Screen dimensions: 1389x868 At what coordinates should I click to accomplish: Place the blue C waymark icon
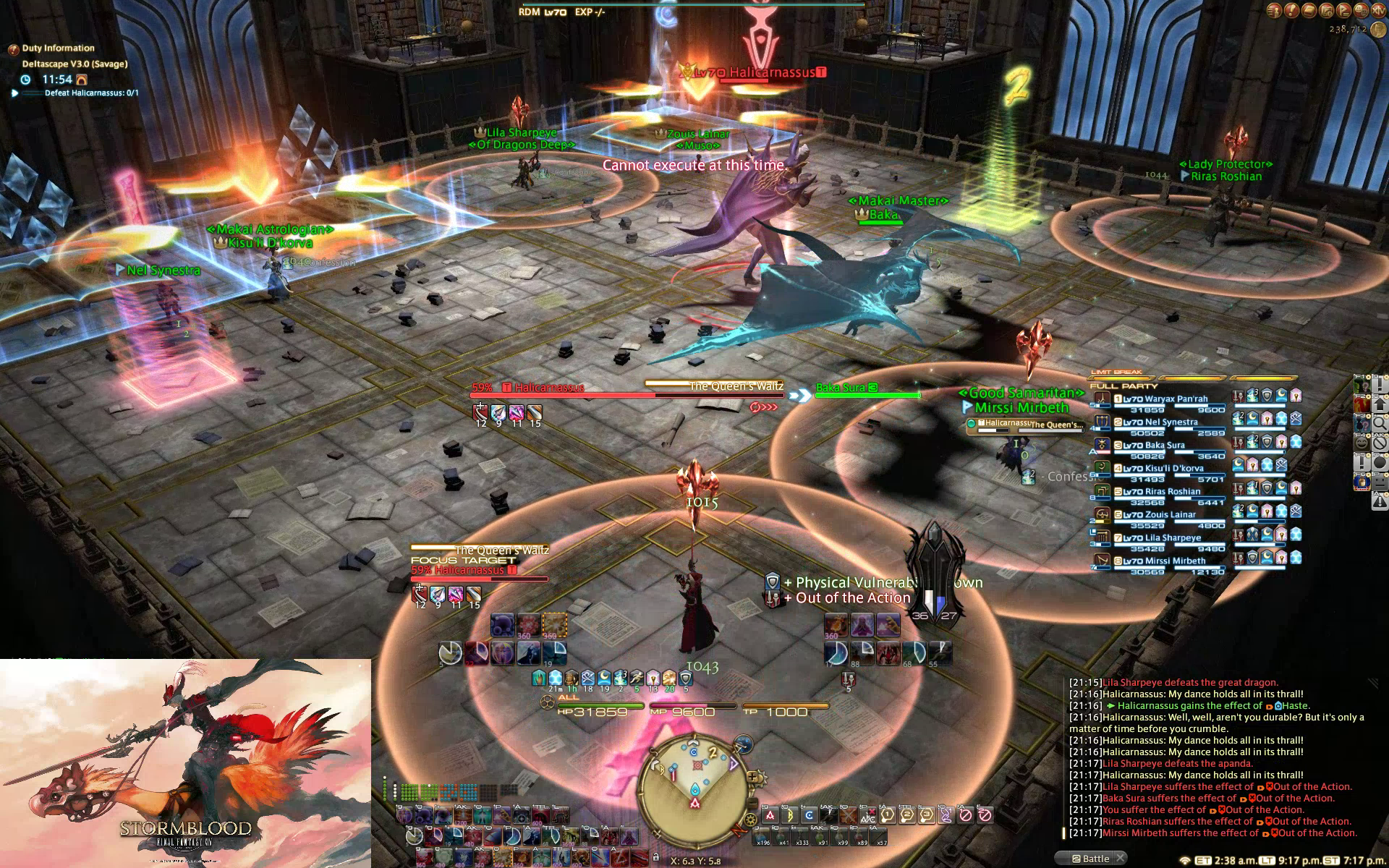coord(809,815)
